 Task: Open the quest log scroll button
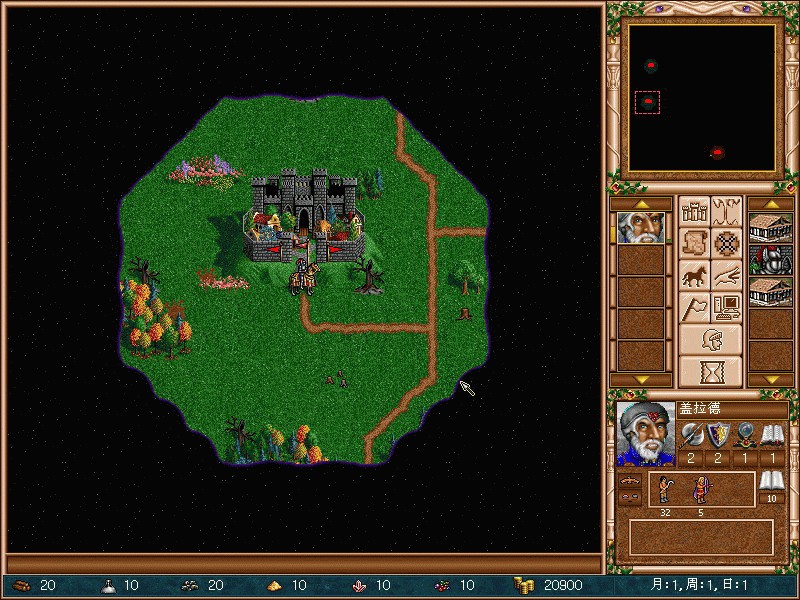click(694, 243)
